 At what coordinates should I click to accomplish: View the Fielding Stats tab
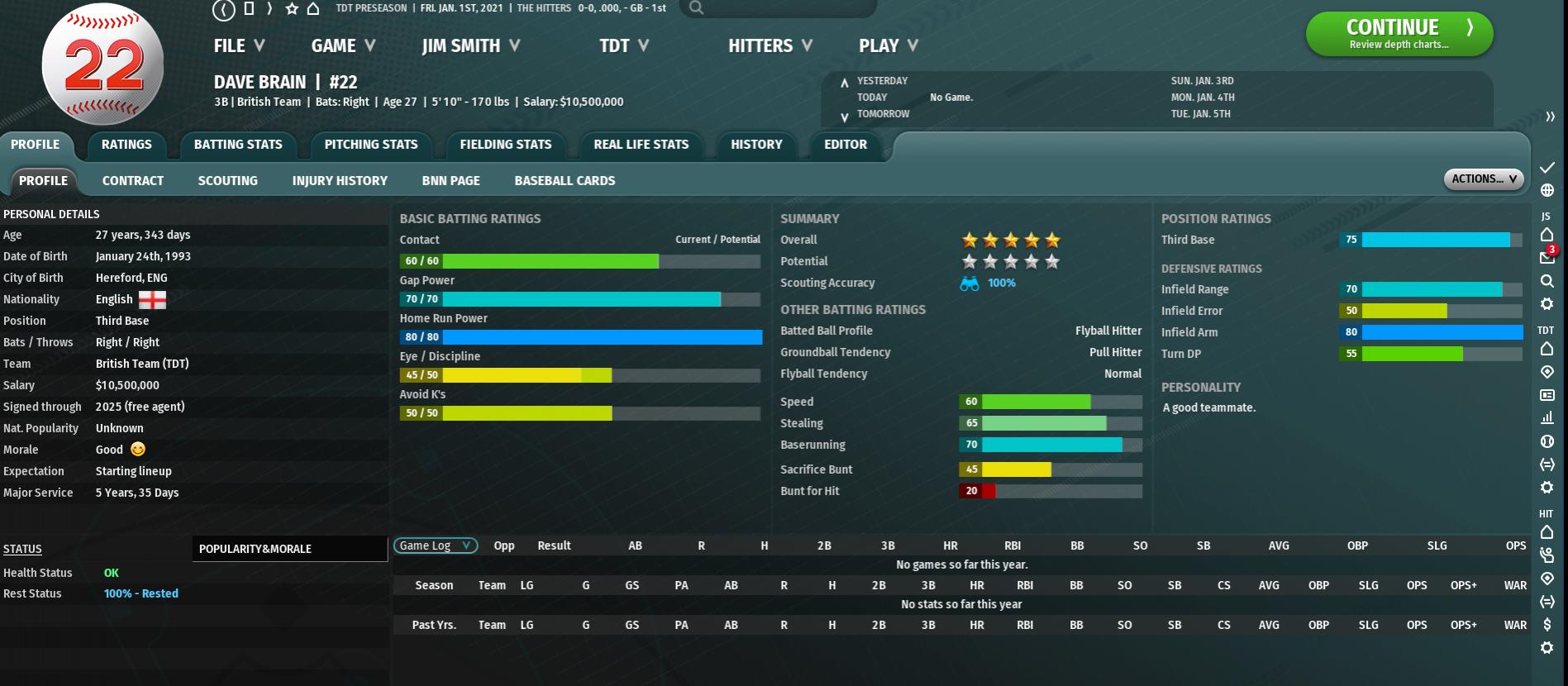pos(505,145)
